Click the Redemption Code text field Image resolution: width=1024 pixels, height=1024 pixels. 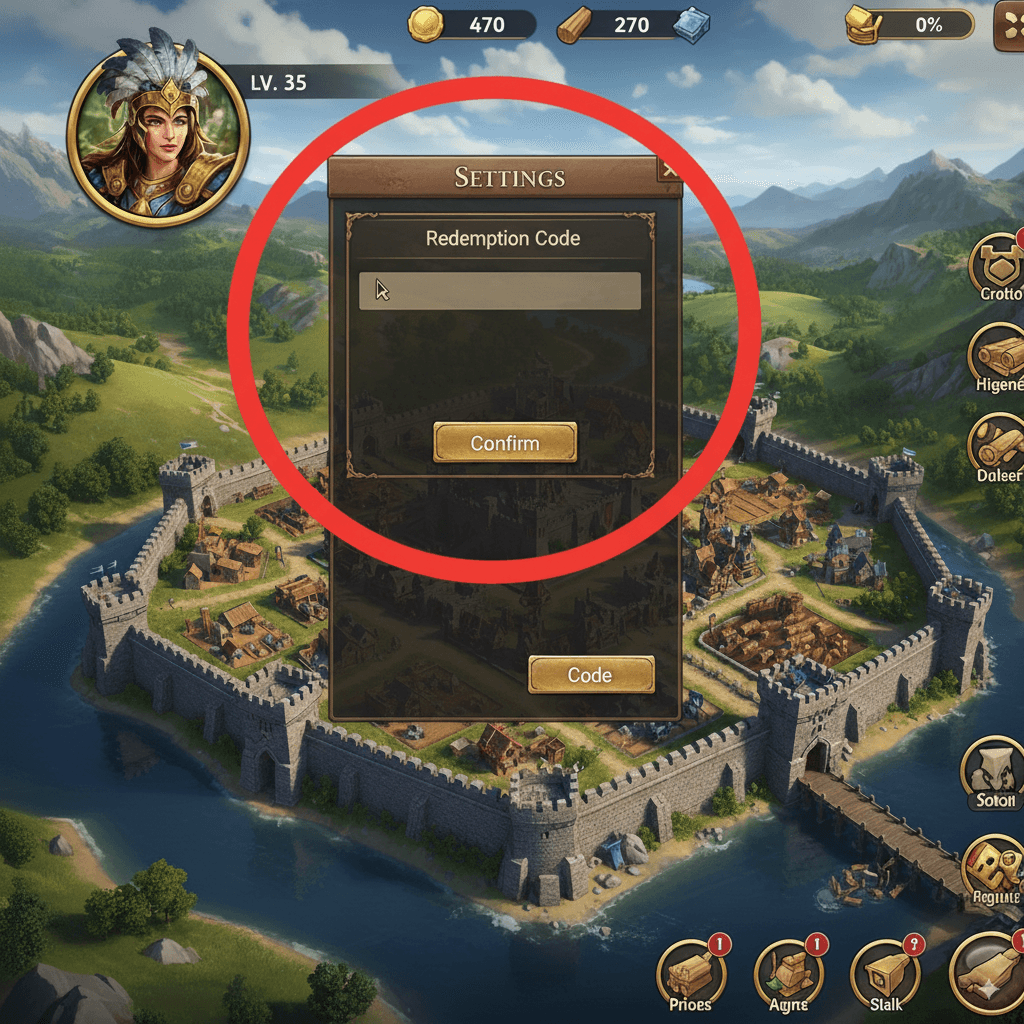pyautogui.click(x=500, y=291)
